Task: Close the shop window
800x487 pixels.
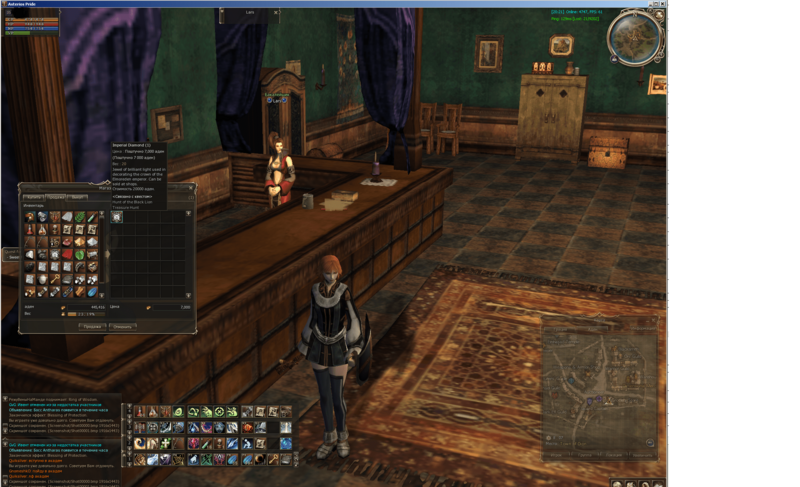Action: click(x=190, y=187)
